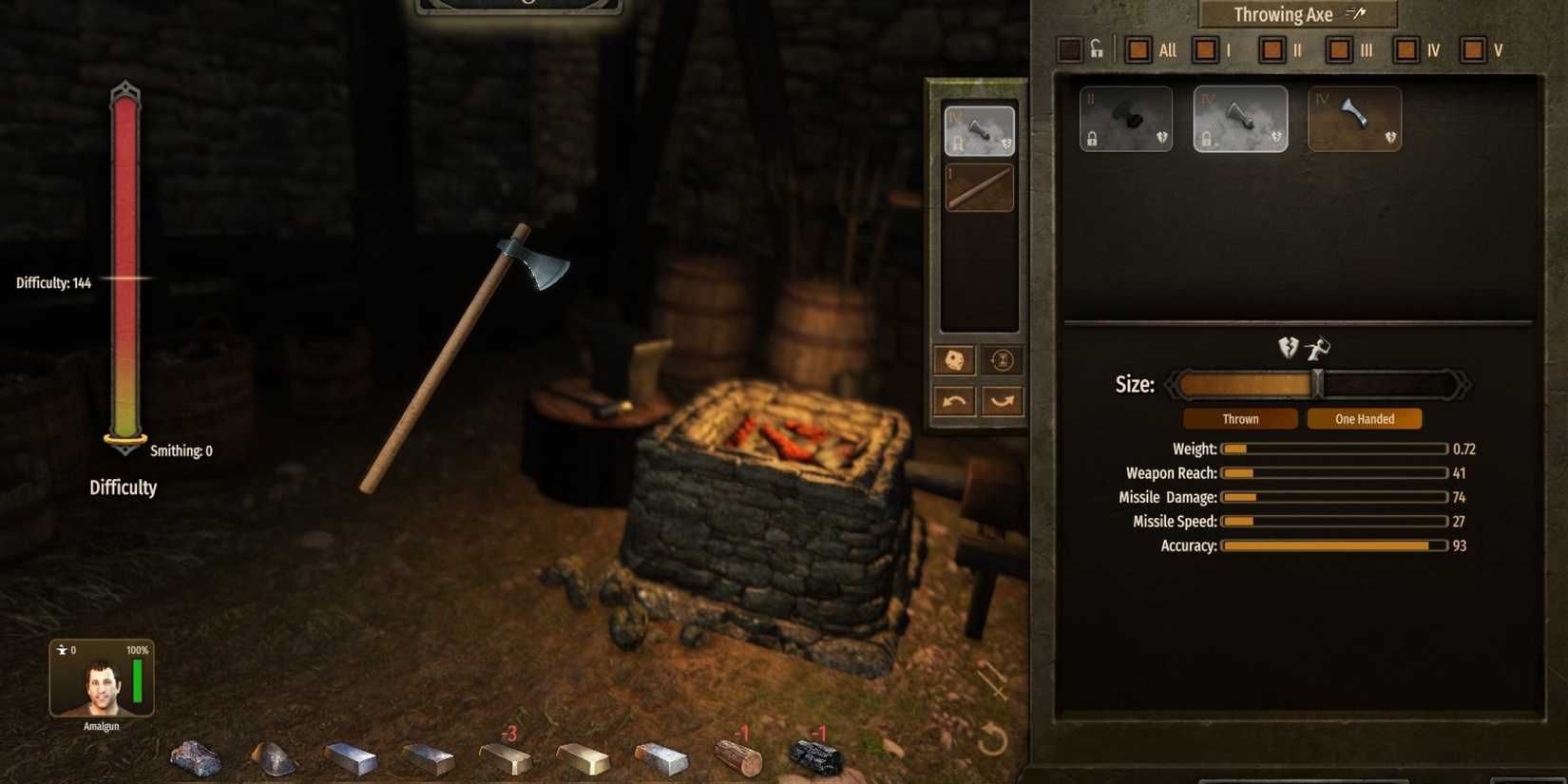Viewport: 1568px width, 784px height.
Task: Click the flip weapon icon near bottom right
Action: [992, 680]
